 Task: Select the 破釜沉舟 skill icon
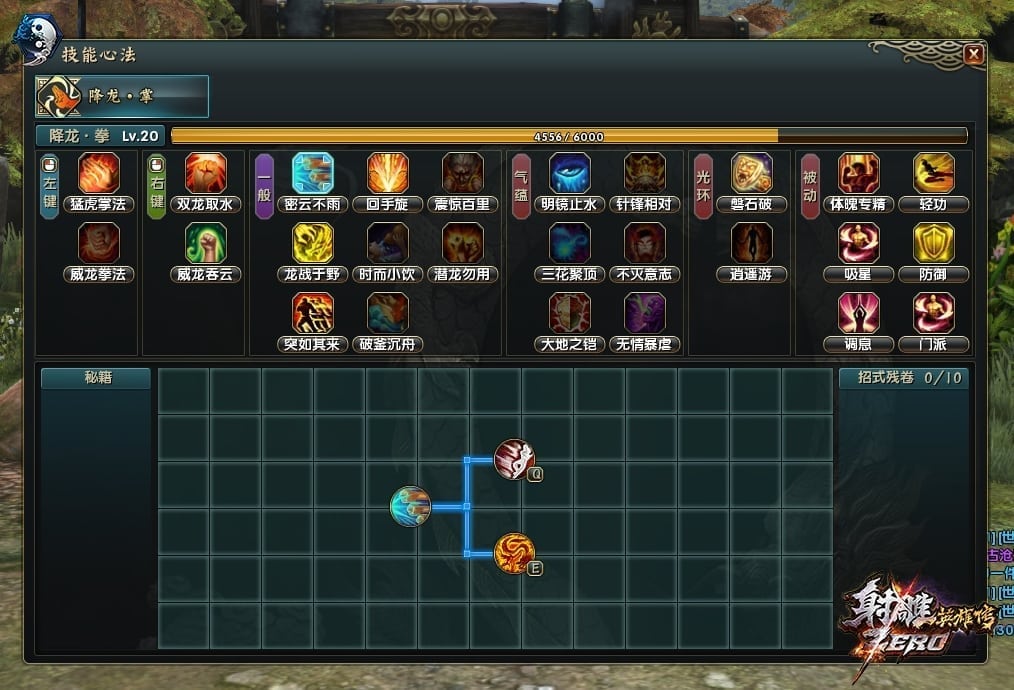(x=387, y=313)
